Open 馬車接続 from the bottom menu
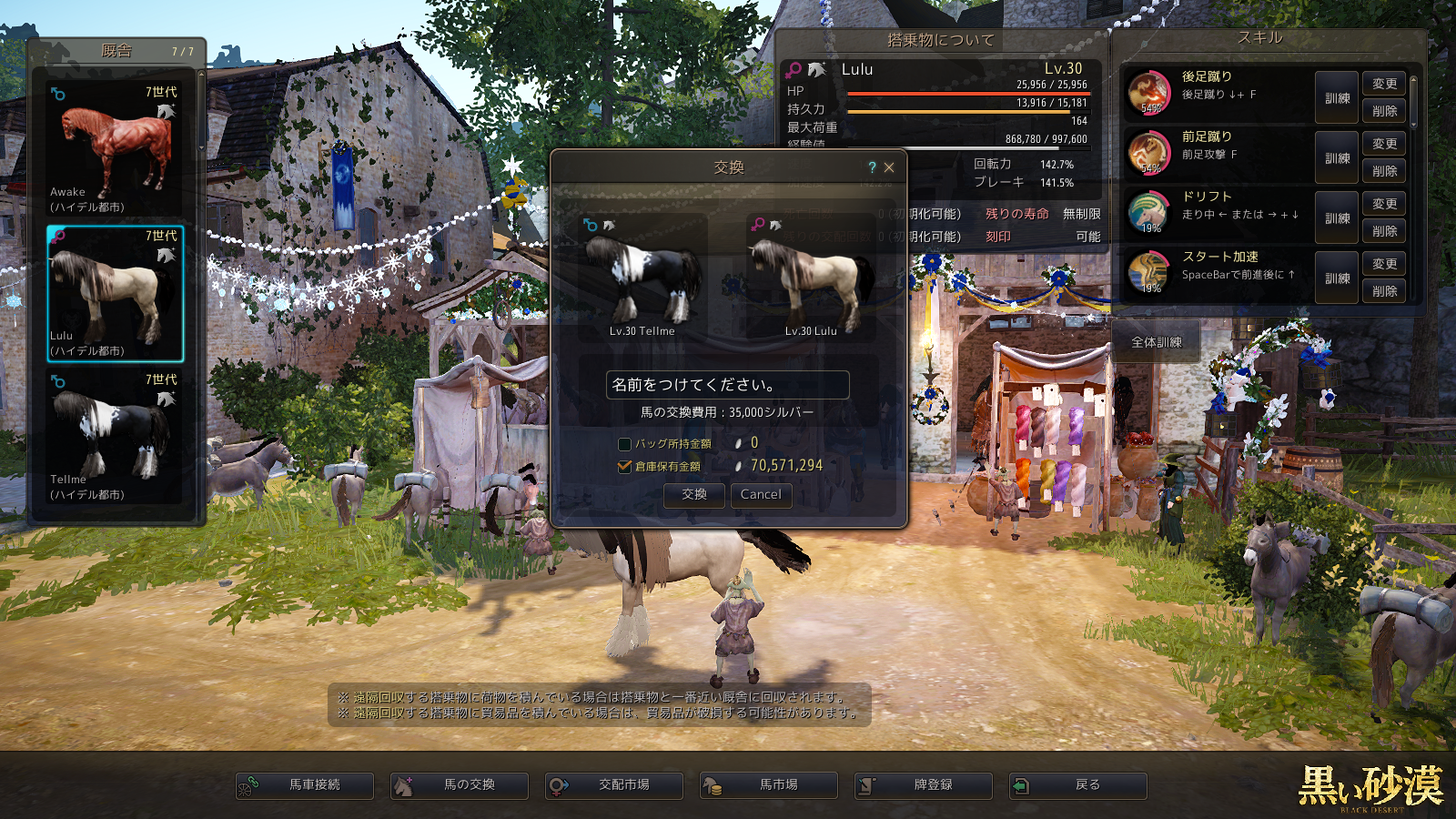The height and width of the screenshot is (819, 1456). pyautogui.click(x=305, y=784)
